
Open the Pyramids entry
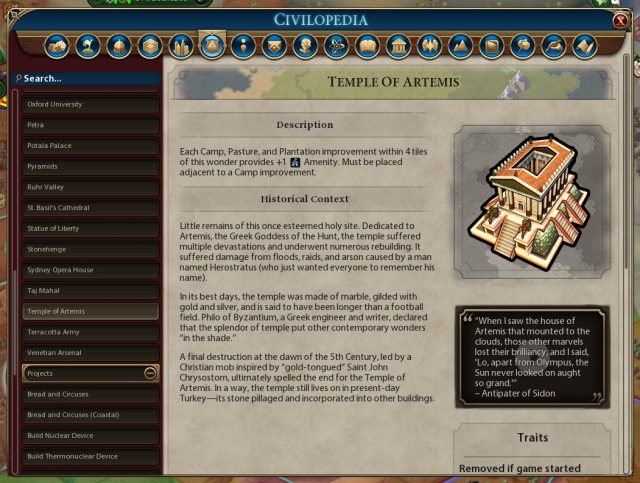[91, 166]
